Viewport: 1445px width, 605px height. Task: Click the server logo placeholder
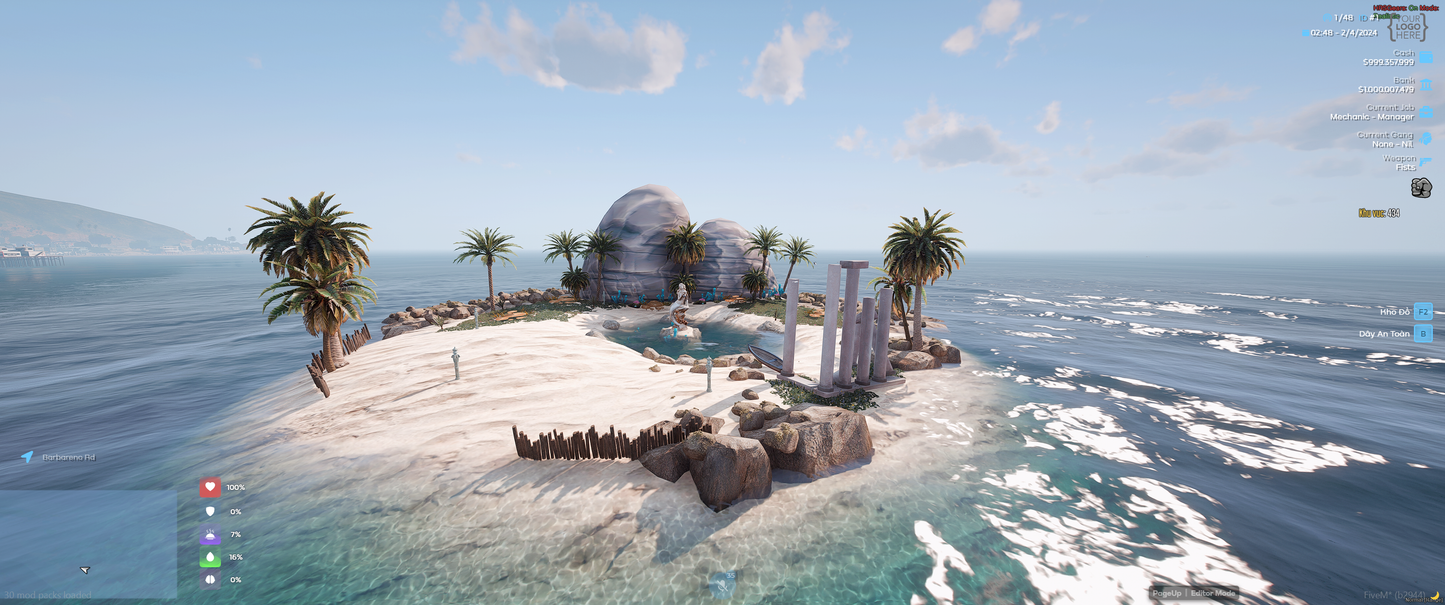[x=1408, y=27]
